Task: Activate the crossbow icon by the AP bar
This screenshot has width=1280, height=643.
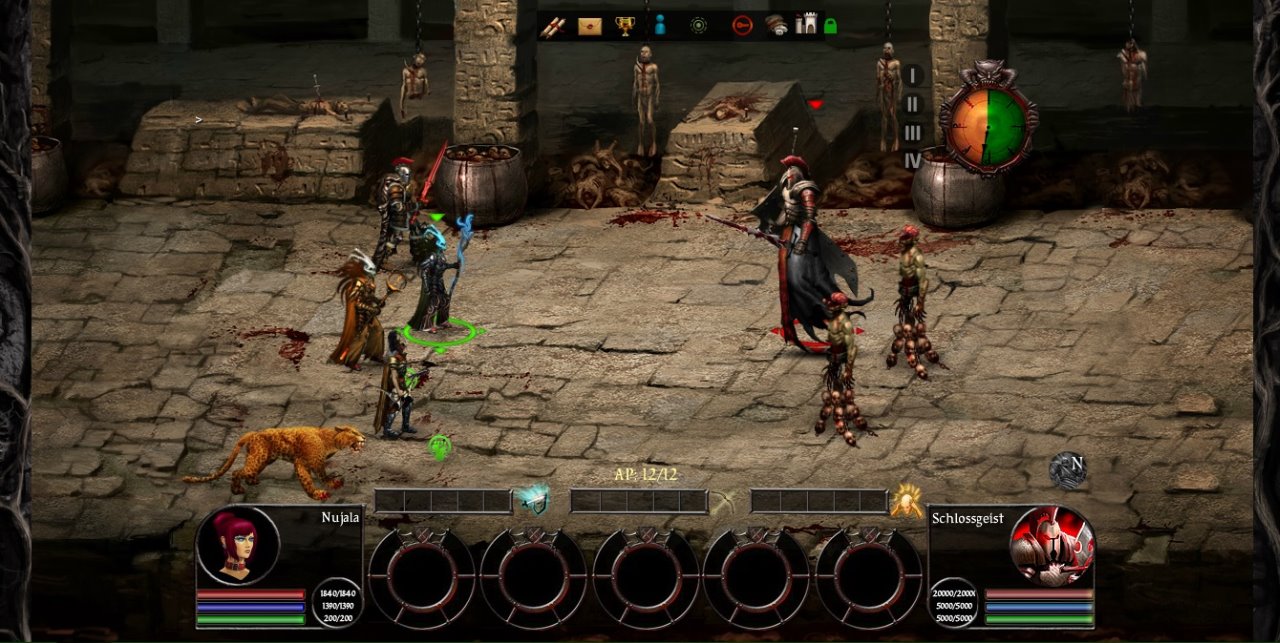Action: (723, 502)
